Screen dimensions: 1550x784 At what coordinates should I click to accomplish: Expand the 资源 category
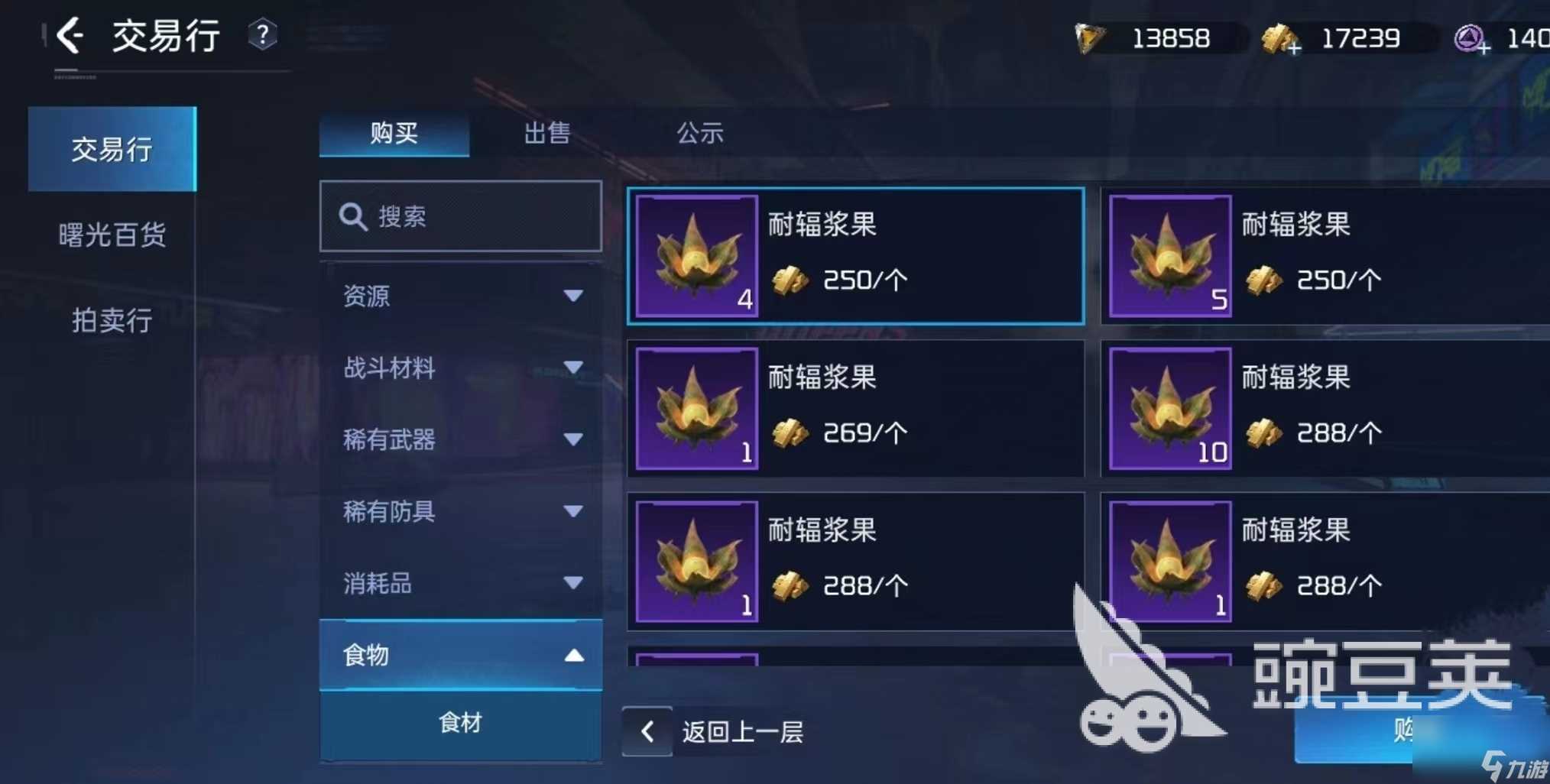459,296
